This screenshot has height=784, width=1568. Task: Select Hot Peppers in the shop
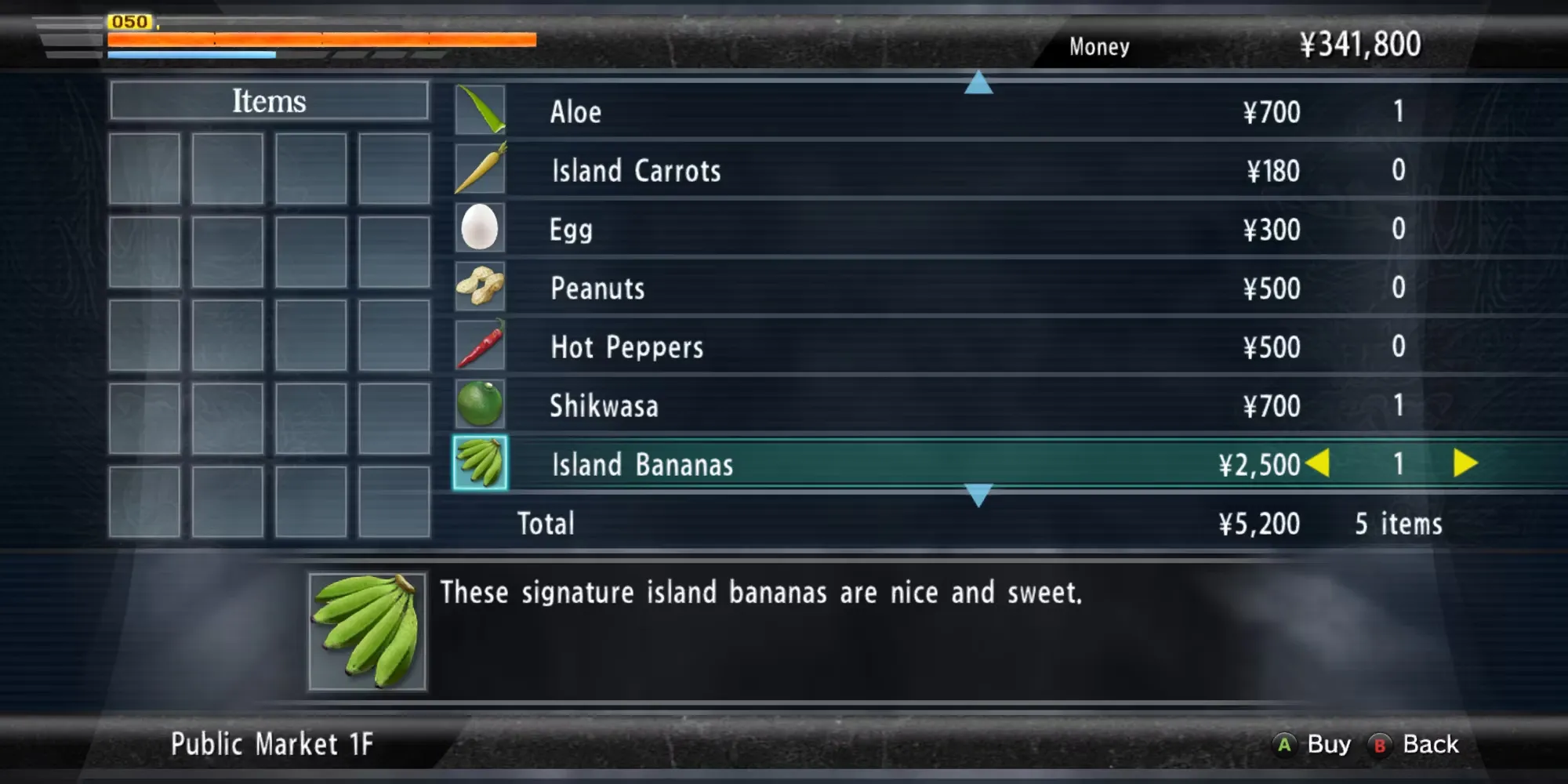pos(862,347)
